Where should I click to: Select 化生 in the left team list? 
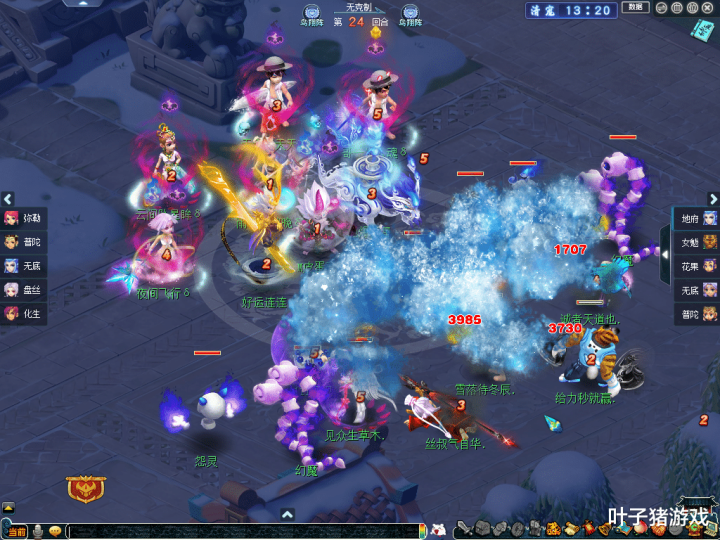(x=24, y=314)
